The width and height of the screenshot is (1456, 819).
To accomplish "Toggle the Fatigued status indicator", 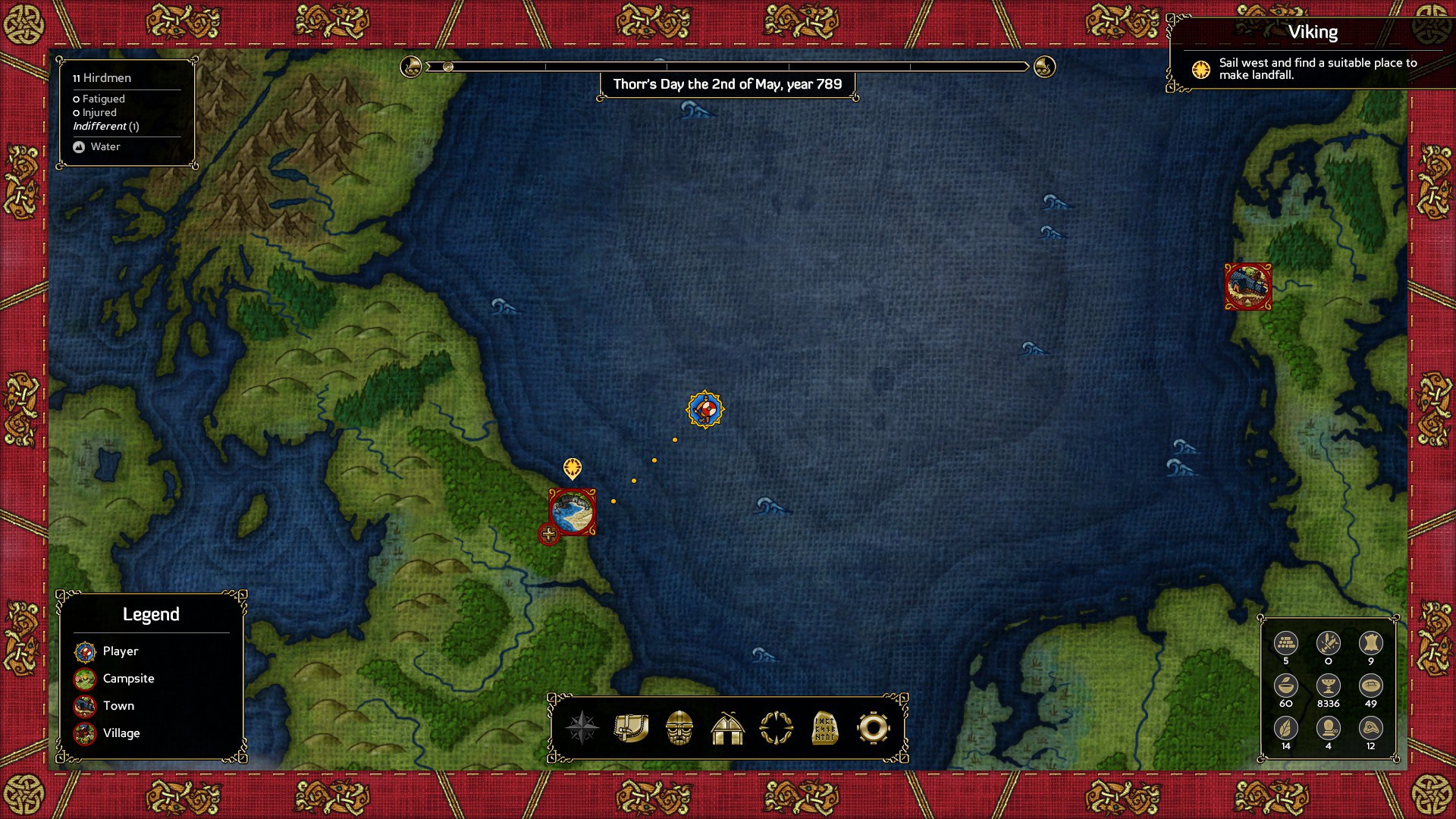I will pyautogui.click(x=100, y=99).
